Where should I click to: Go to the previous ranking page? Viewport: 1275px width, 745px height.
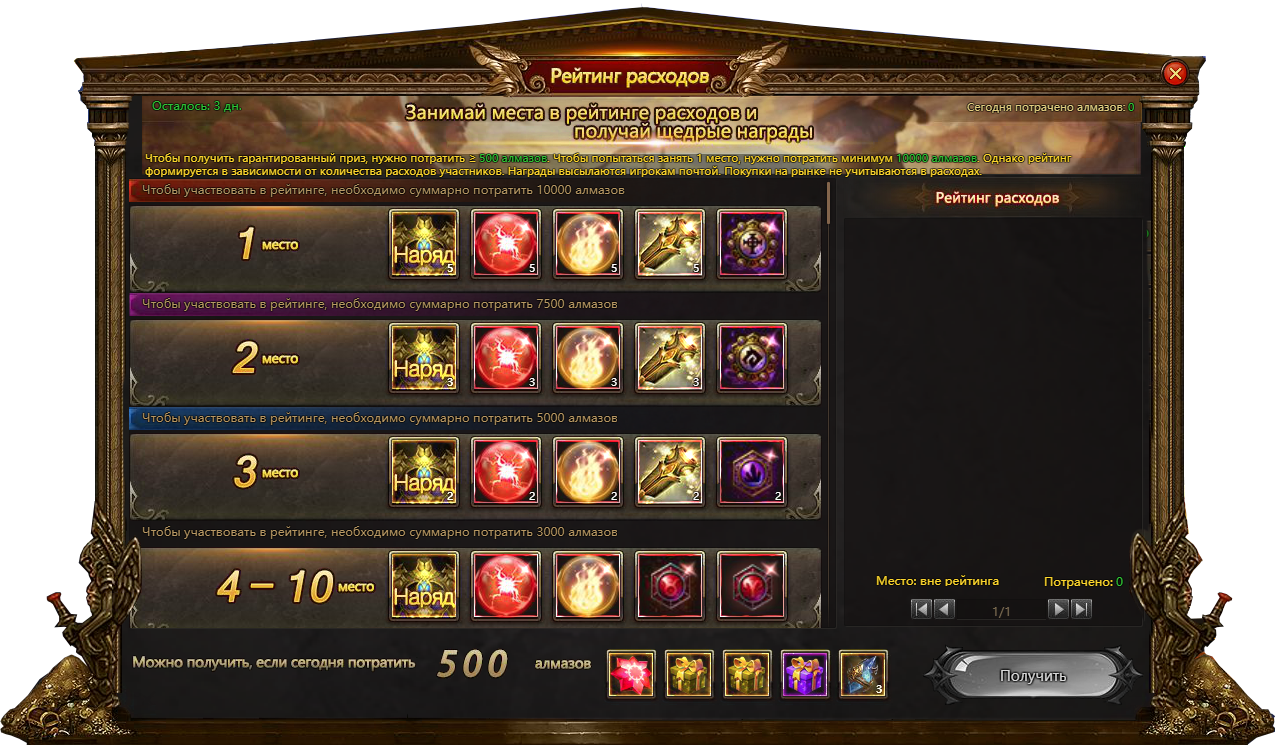pyautogui.click(x=944, y=609)
